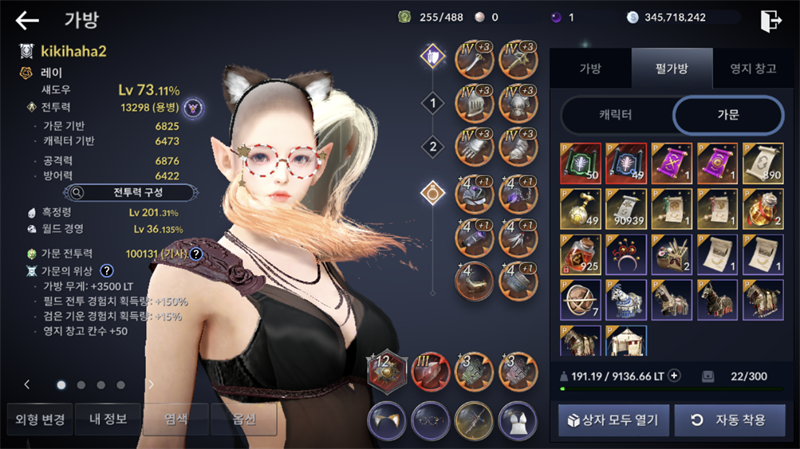Open all boxes with 상자 모두 열기

(x=612, y=419)
